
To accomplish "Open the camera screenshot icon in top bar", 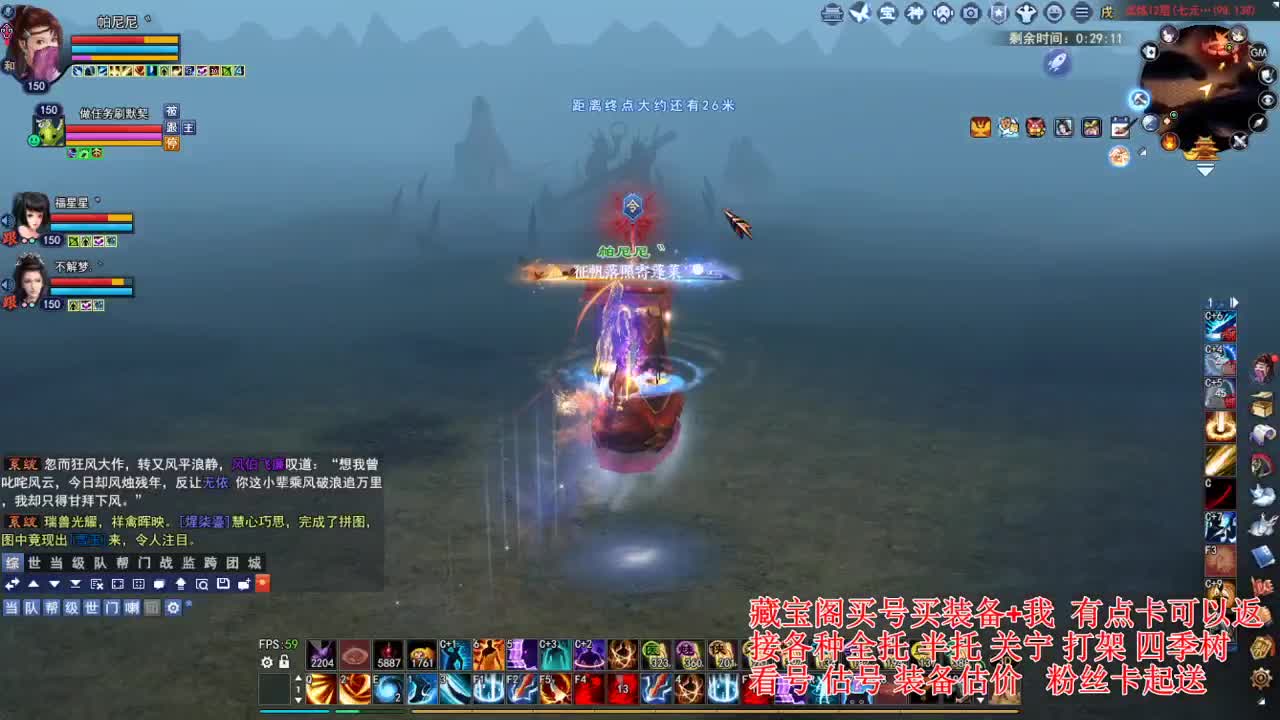I will pos(970,13).
